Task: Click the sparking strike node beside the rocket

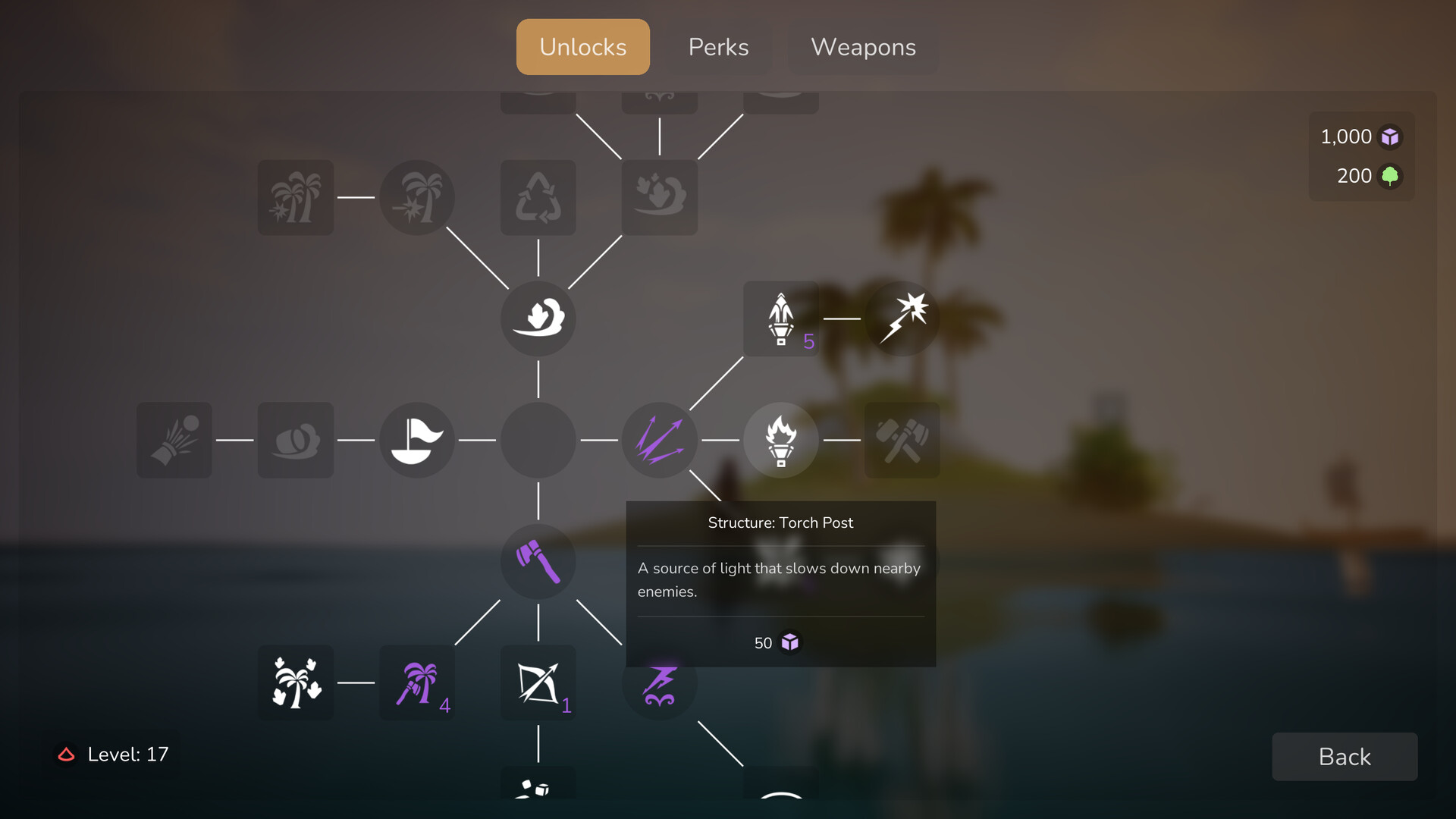Action: click(x=902, y=318)
